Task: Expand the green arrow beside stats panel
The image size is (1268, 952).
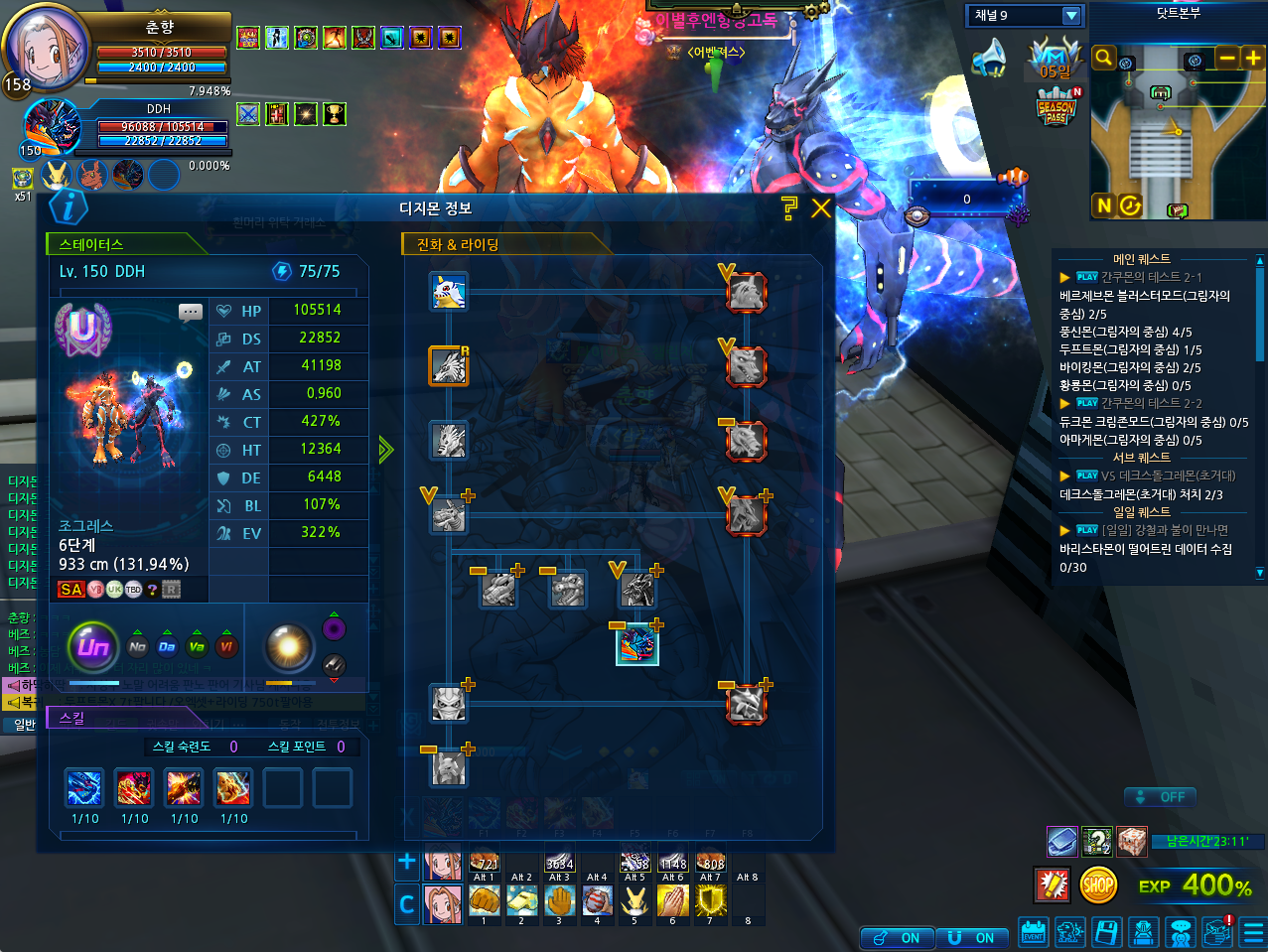Action: pyautogui.click(x=385, y=451)
